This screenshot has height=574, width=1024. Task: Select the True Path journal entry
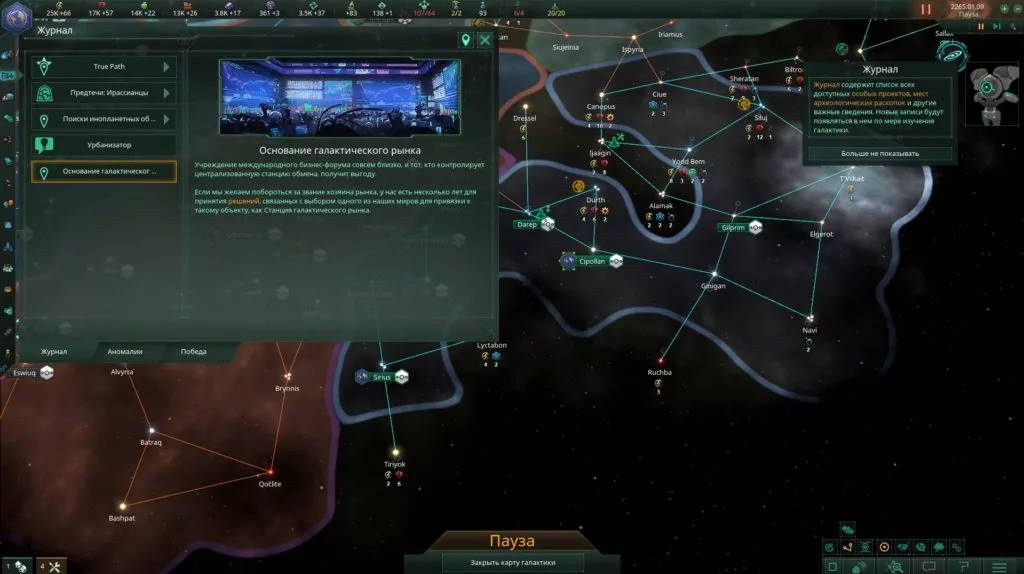coord(104,67)
